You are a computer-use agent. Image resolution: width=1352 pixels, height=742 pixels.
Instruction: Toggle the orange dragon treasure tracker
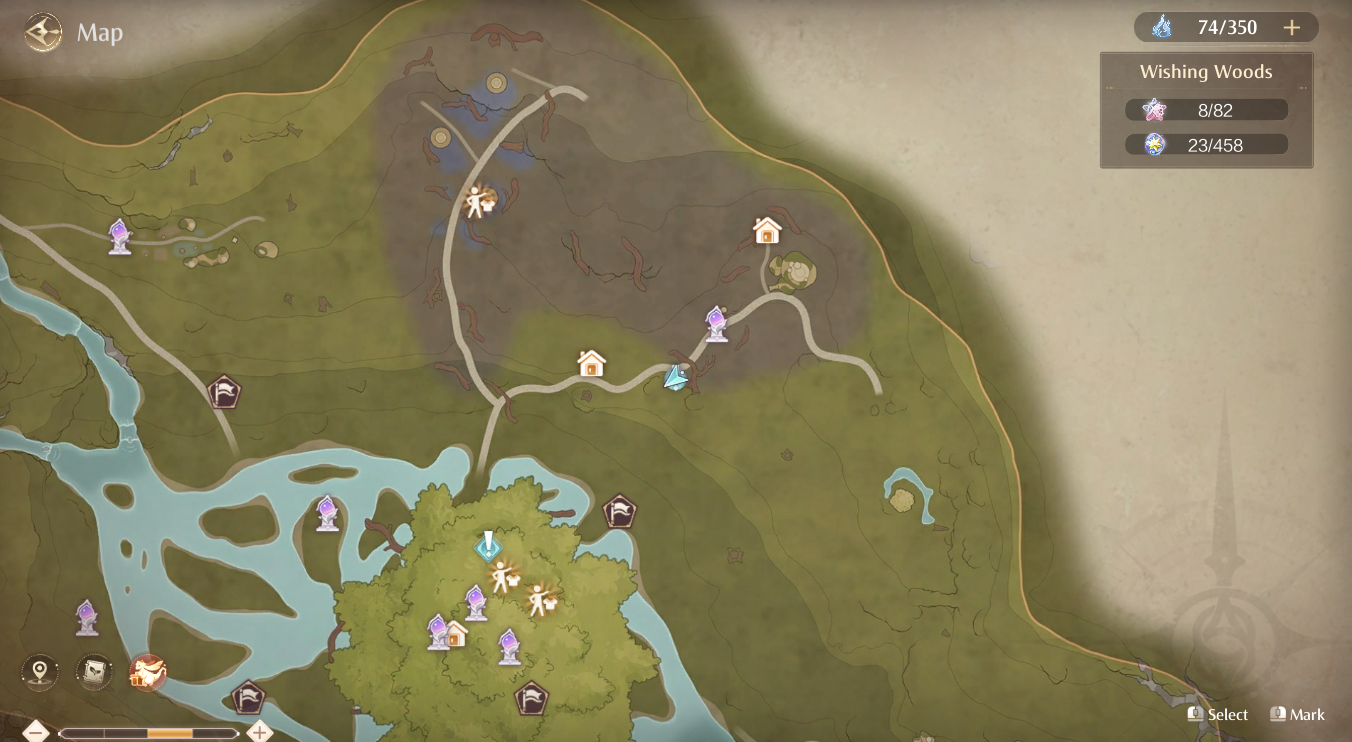148,672
